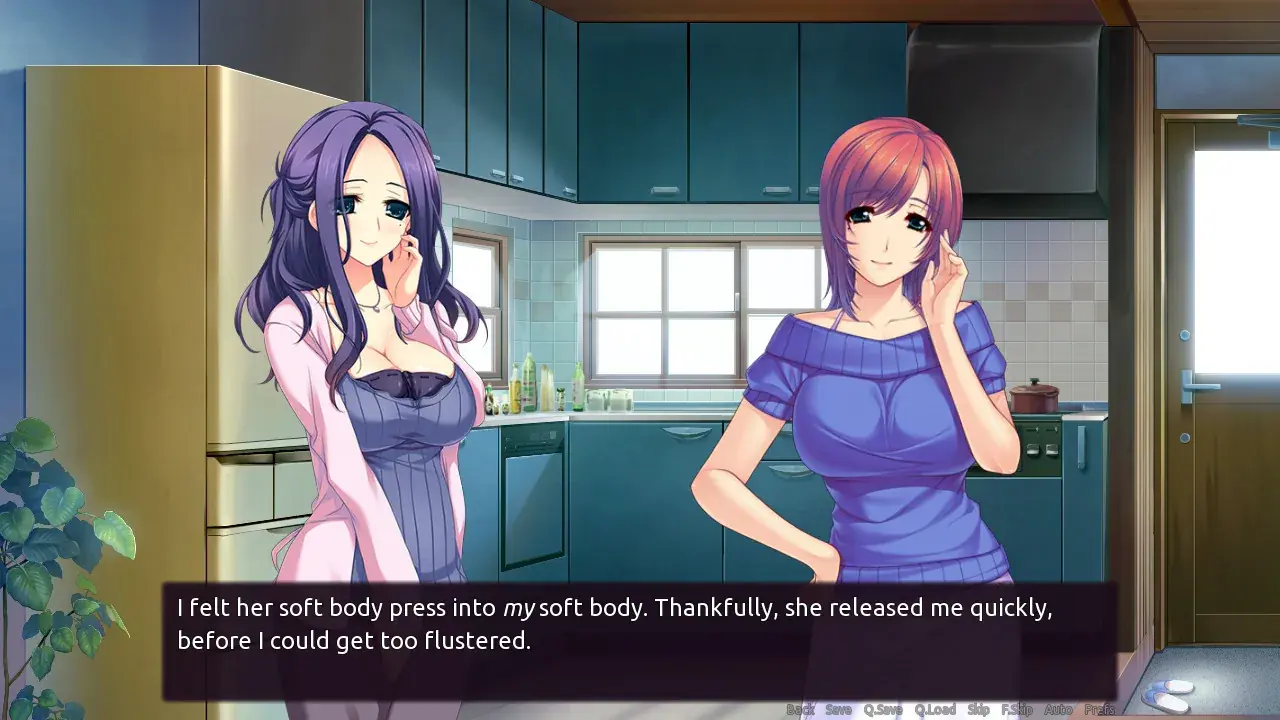Click the dialogue text box to continue
This screenshot has width=1280, height=720.
(x=640, y=640)
